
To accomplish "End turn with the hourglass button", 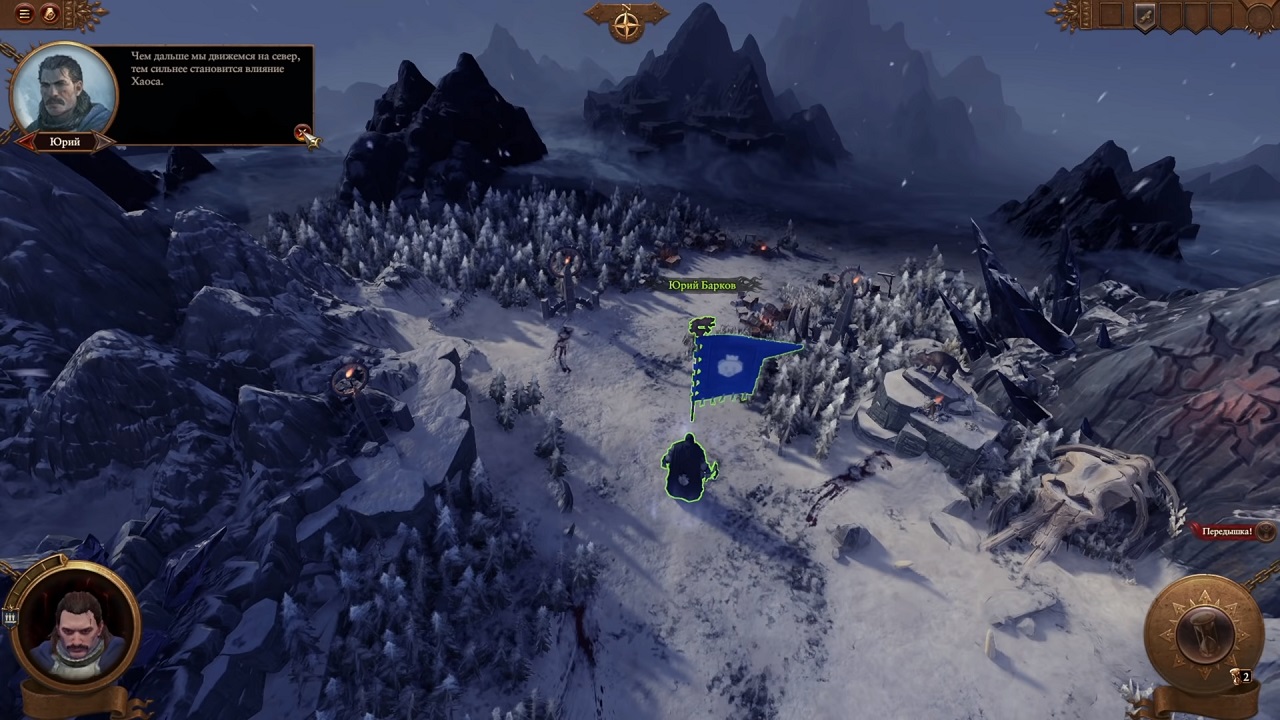I will coord(1202,633).
